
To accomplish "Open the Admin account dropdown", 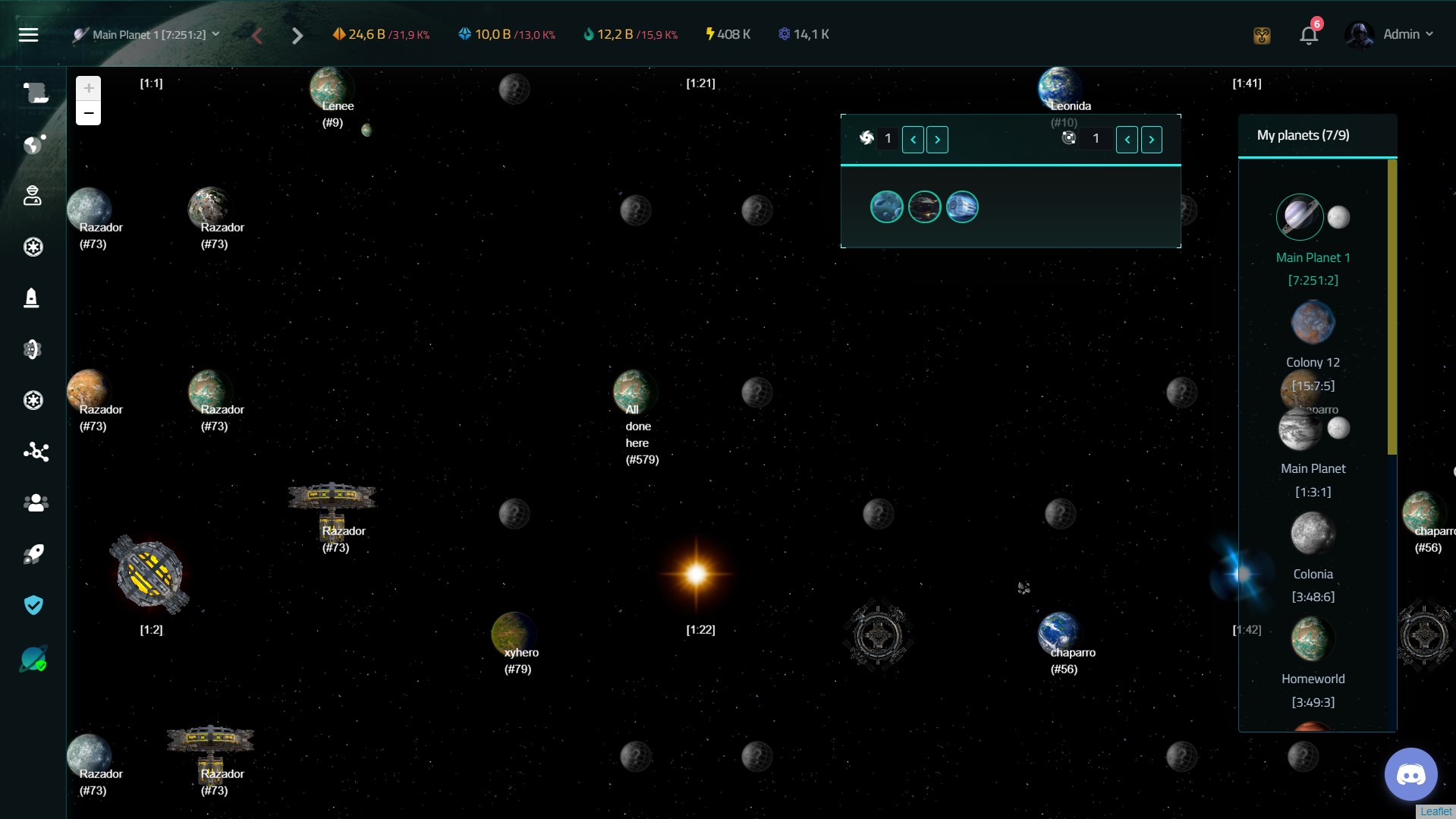I will [1390, 35].
